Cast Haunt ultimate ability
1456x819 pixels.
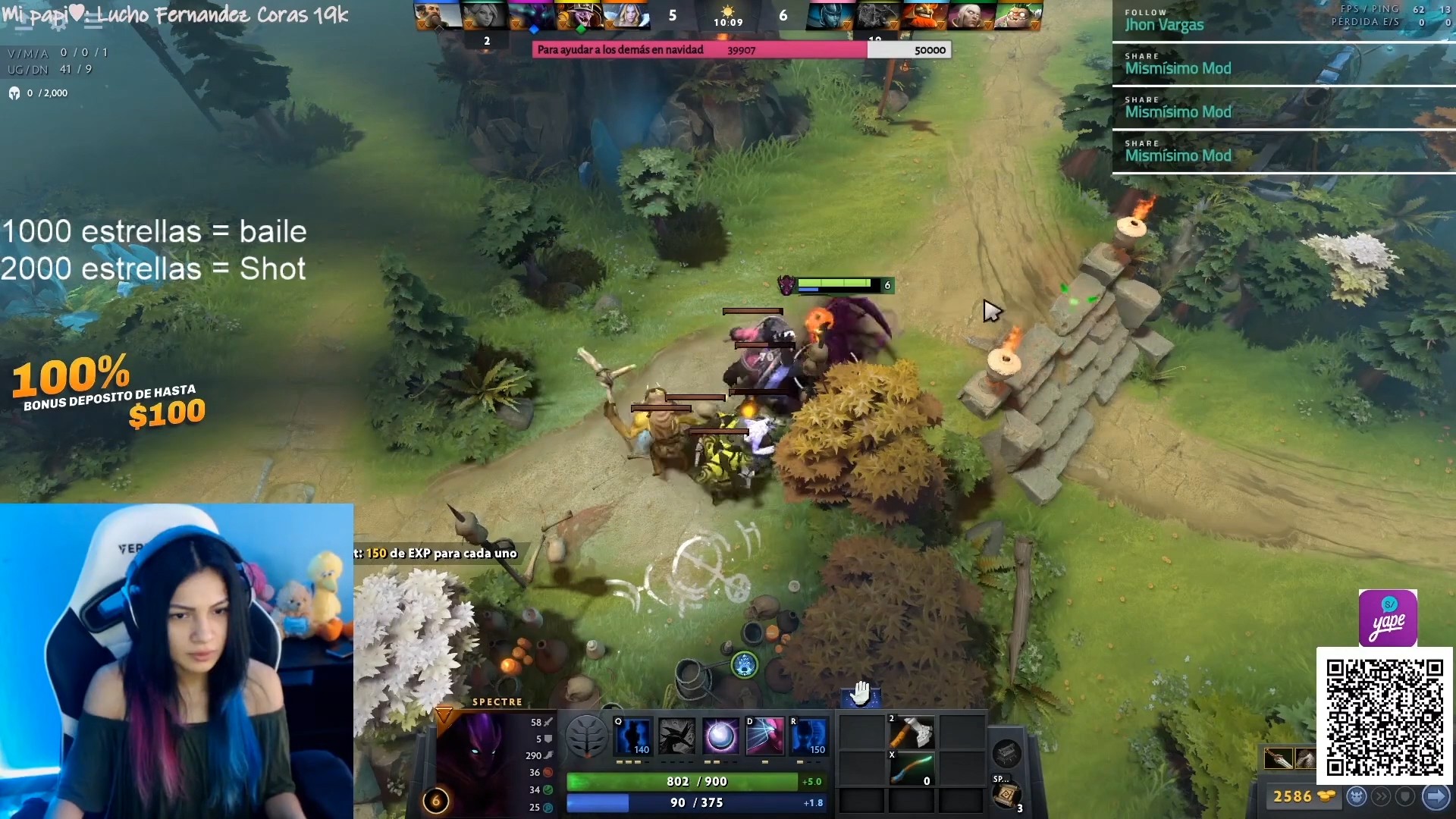(808, 736)
